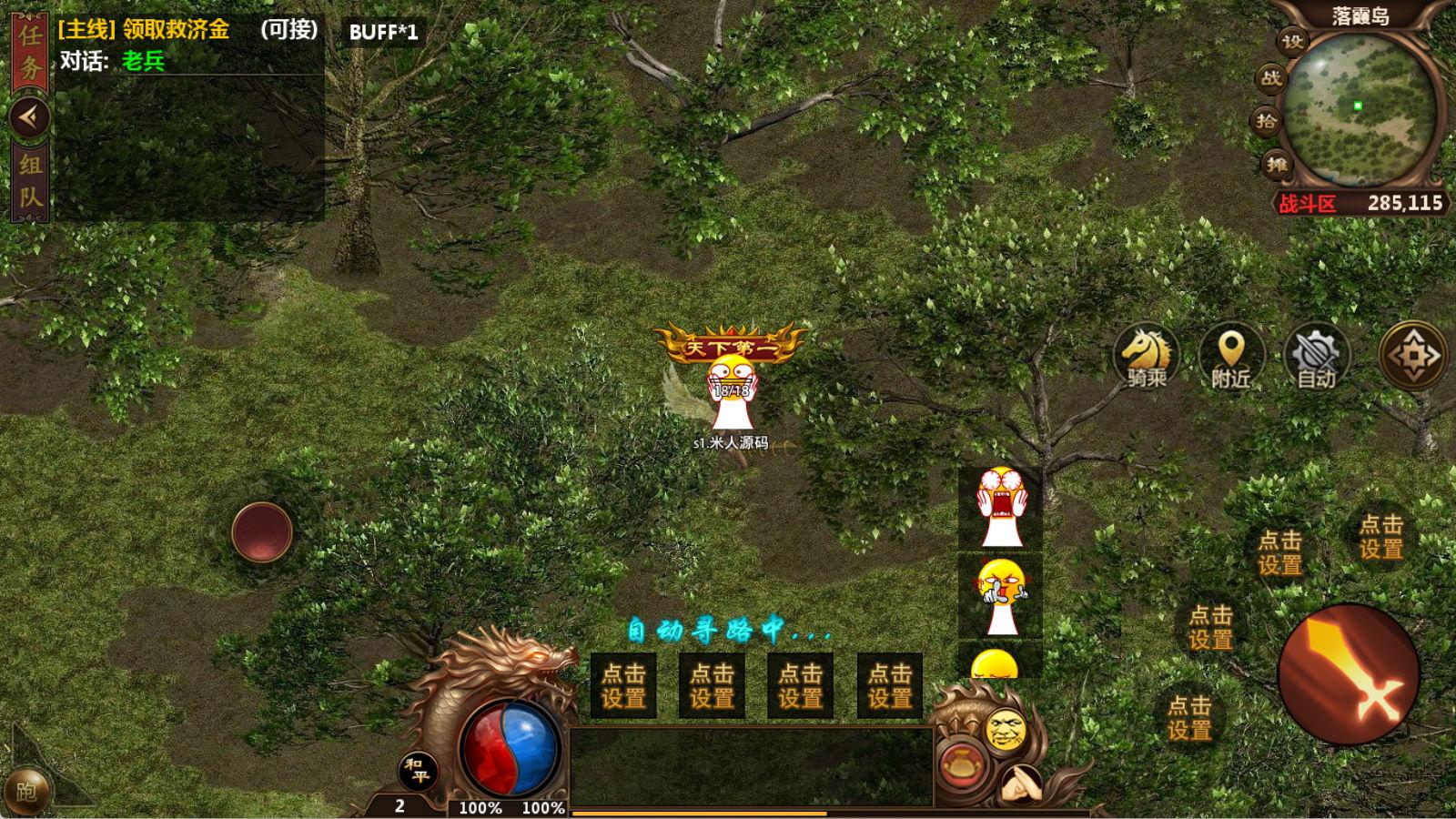Click the 战 round button beside minimap

tap(1271, 78)
